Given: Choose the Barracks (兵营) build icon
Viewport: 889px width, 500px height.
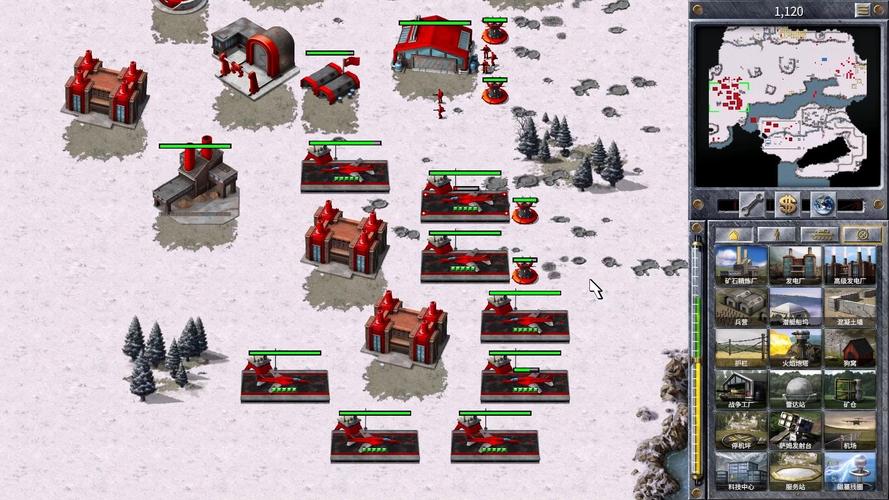Looking at the screenshot, I should 741,307.
